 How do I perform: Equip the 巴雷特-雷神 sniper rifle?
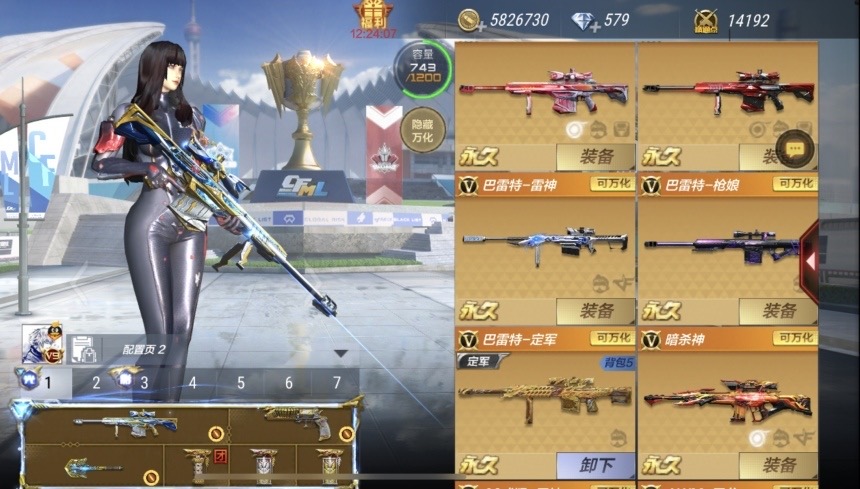[x=595, y=157]
